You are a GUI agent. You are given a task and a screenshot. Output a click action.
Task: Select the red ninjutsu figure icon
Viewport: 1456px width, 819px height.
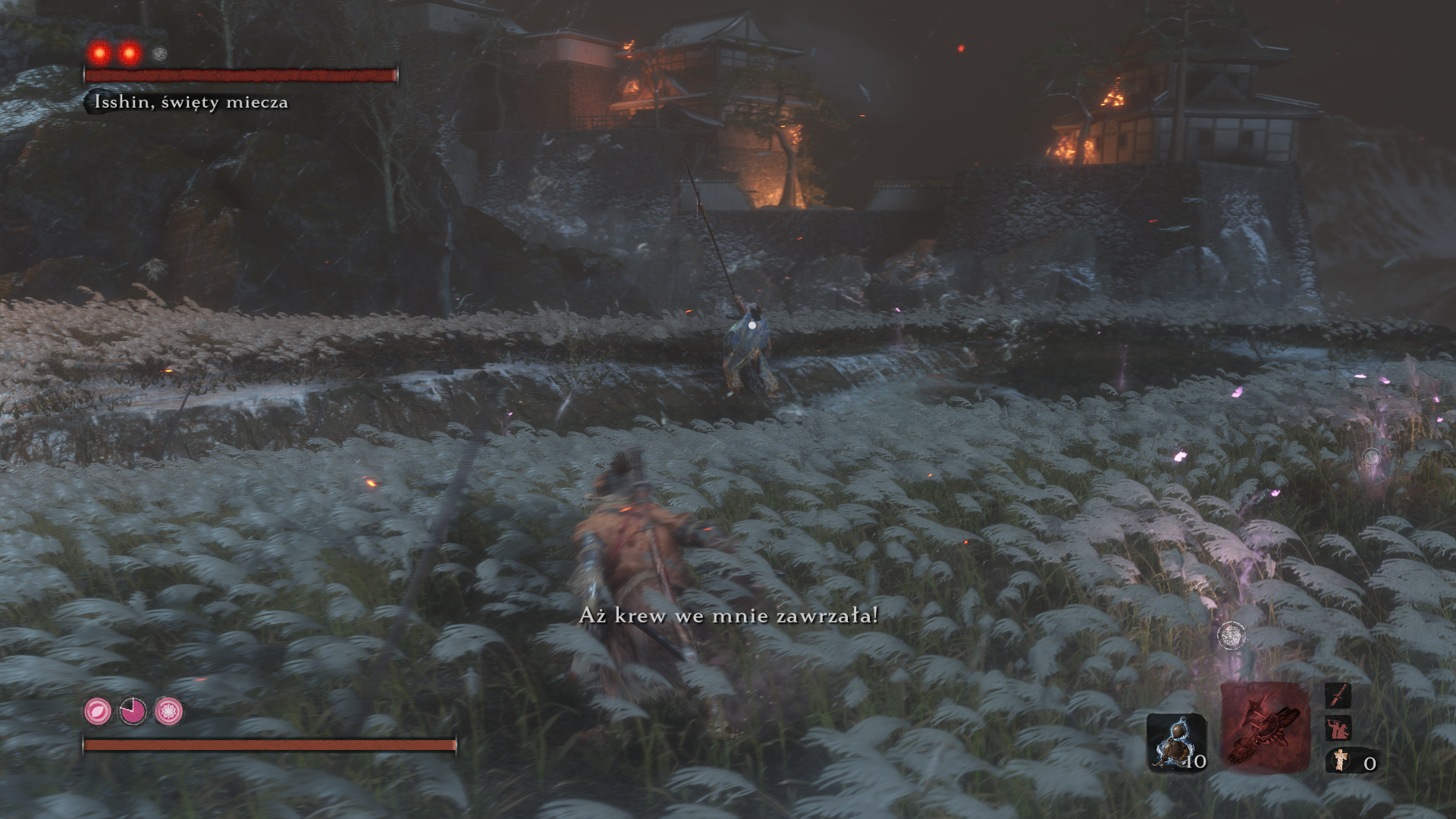(x=1338, y=728)
